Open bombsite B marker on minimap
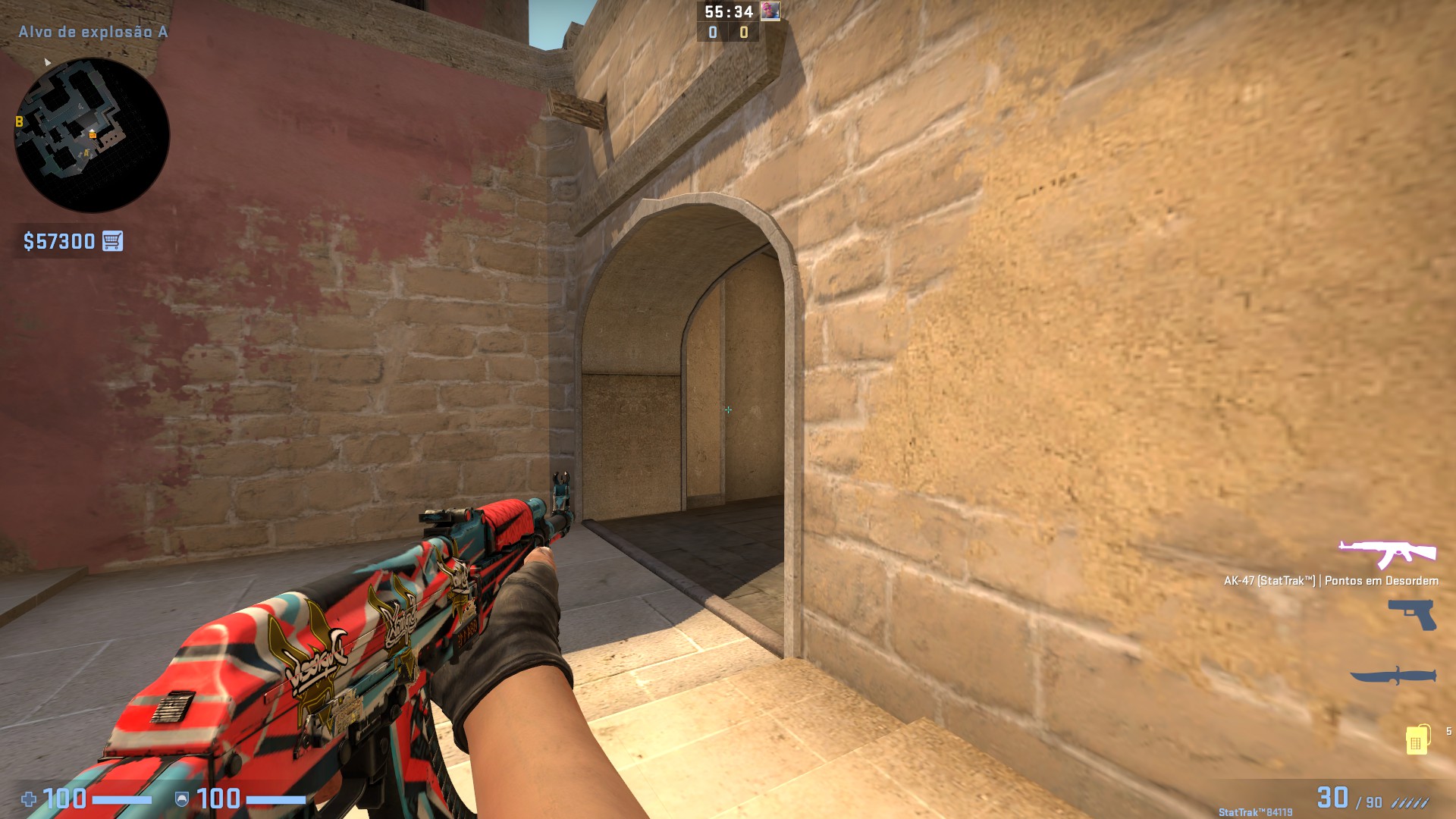 click(20, 121)
